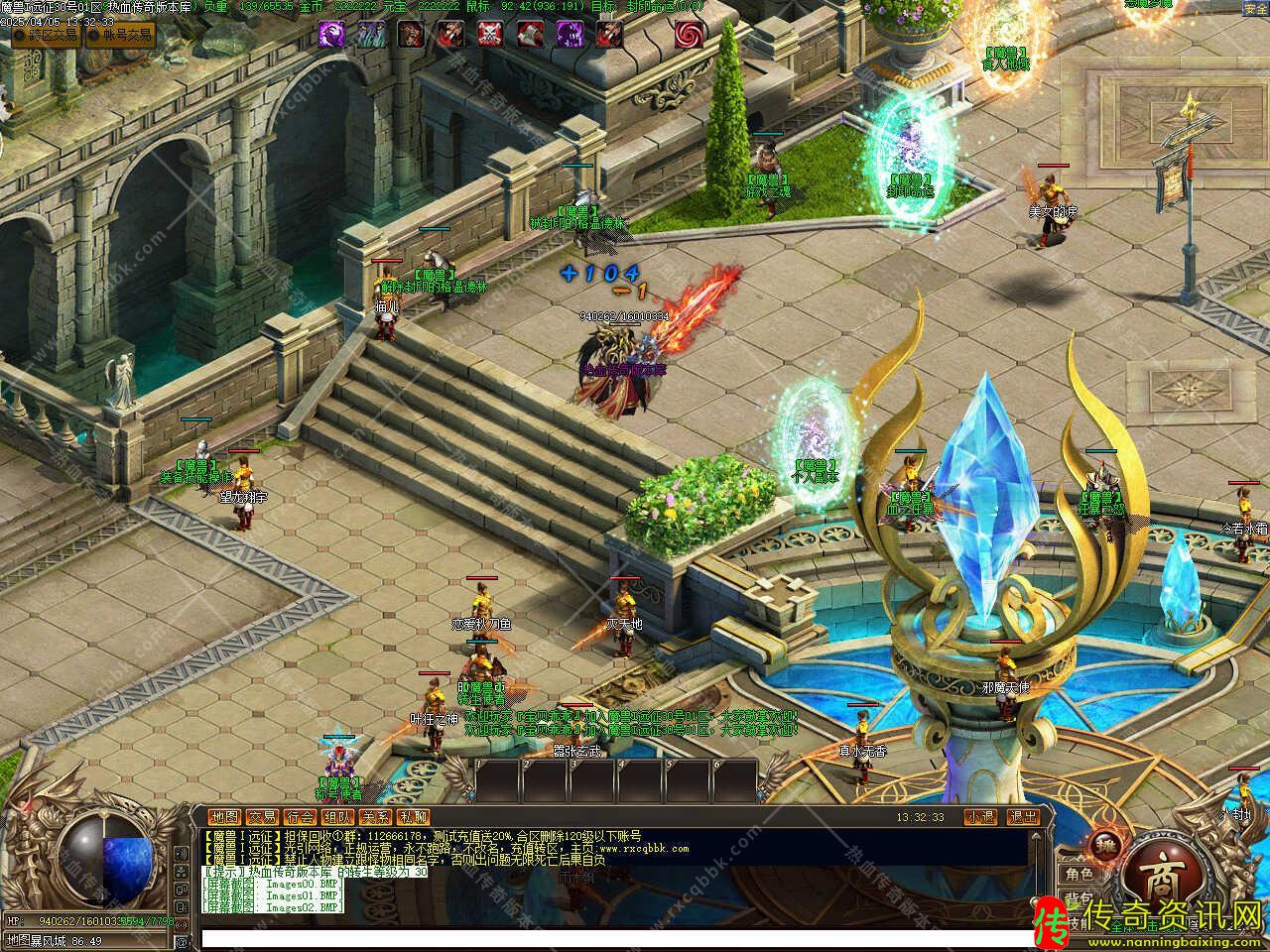Image resolution: width=1270 pixels, height=952 pixels.
Task: Select the red spiral buff icon
Action: click(x=690, y=35)
